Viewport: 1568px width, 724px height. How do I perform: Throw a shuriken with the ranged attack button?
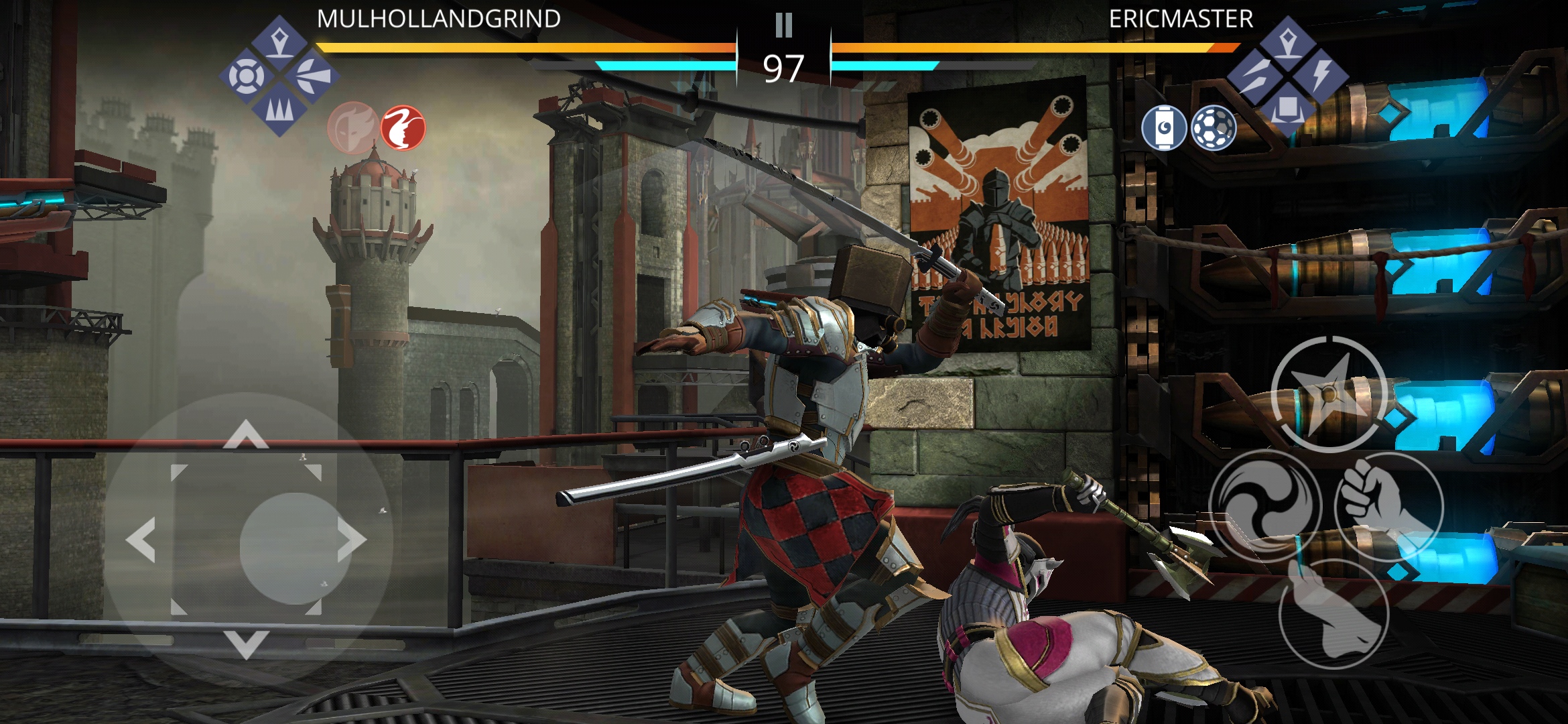[1329, 394]
